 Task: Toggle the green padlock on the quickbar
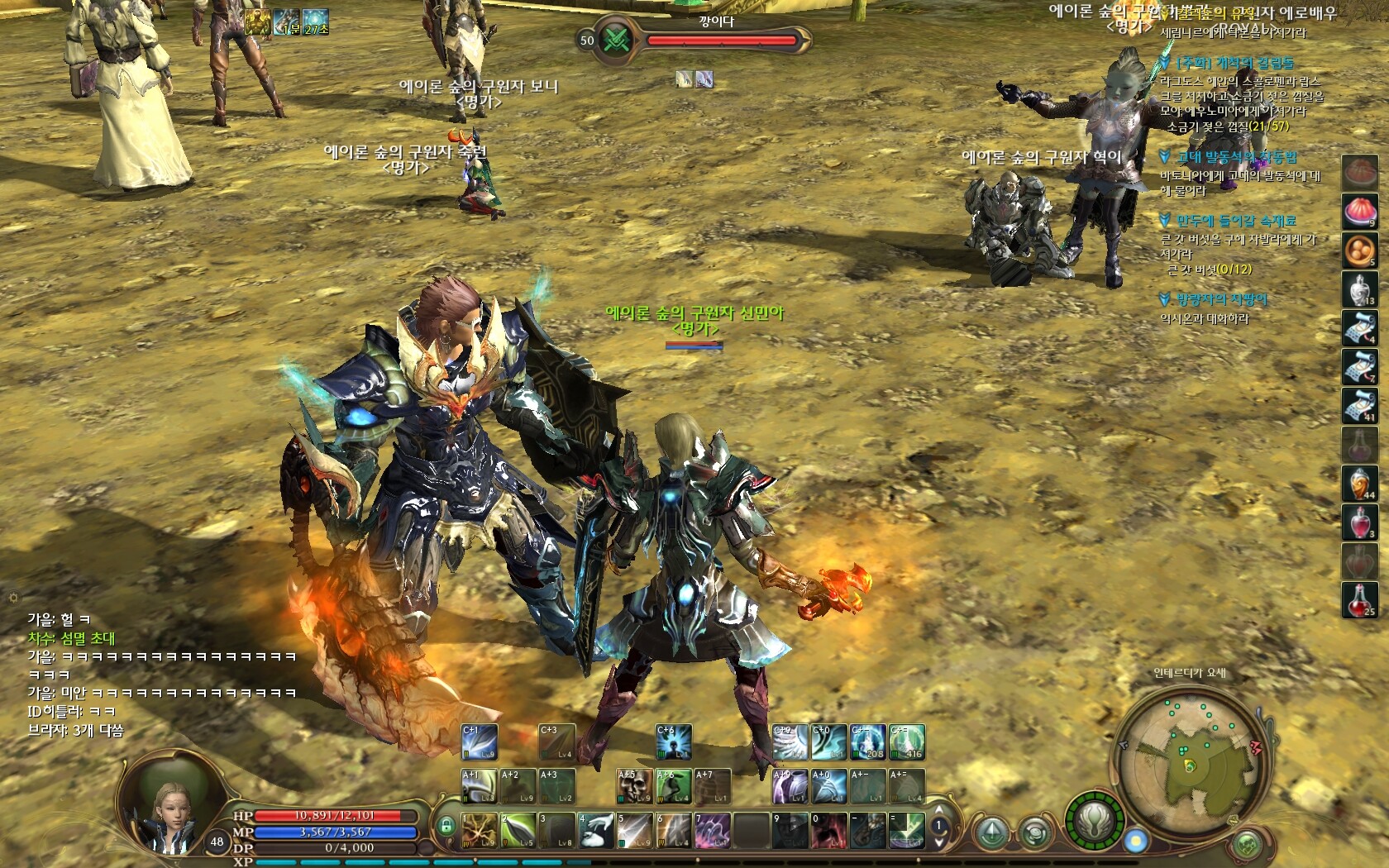(446, 826)
